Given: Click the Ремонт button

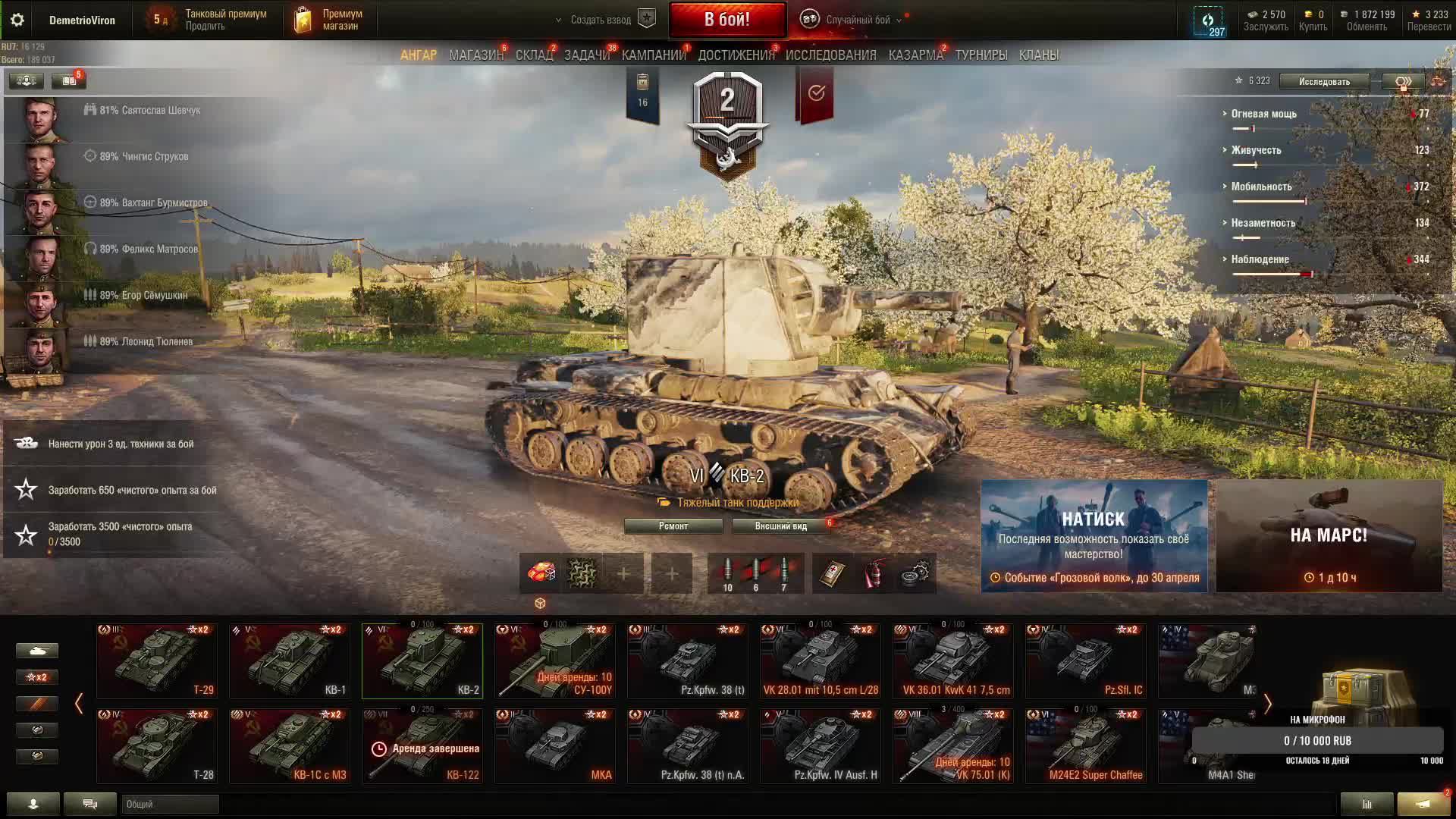Looking at the screenshot, I should pyautogui.click(x=673, y=526).
